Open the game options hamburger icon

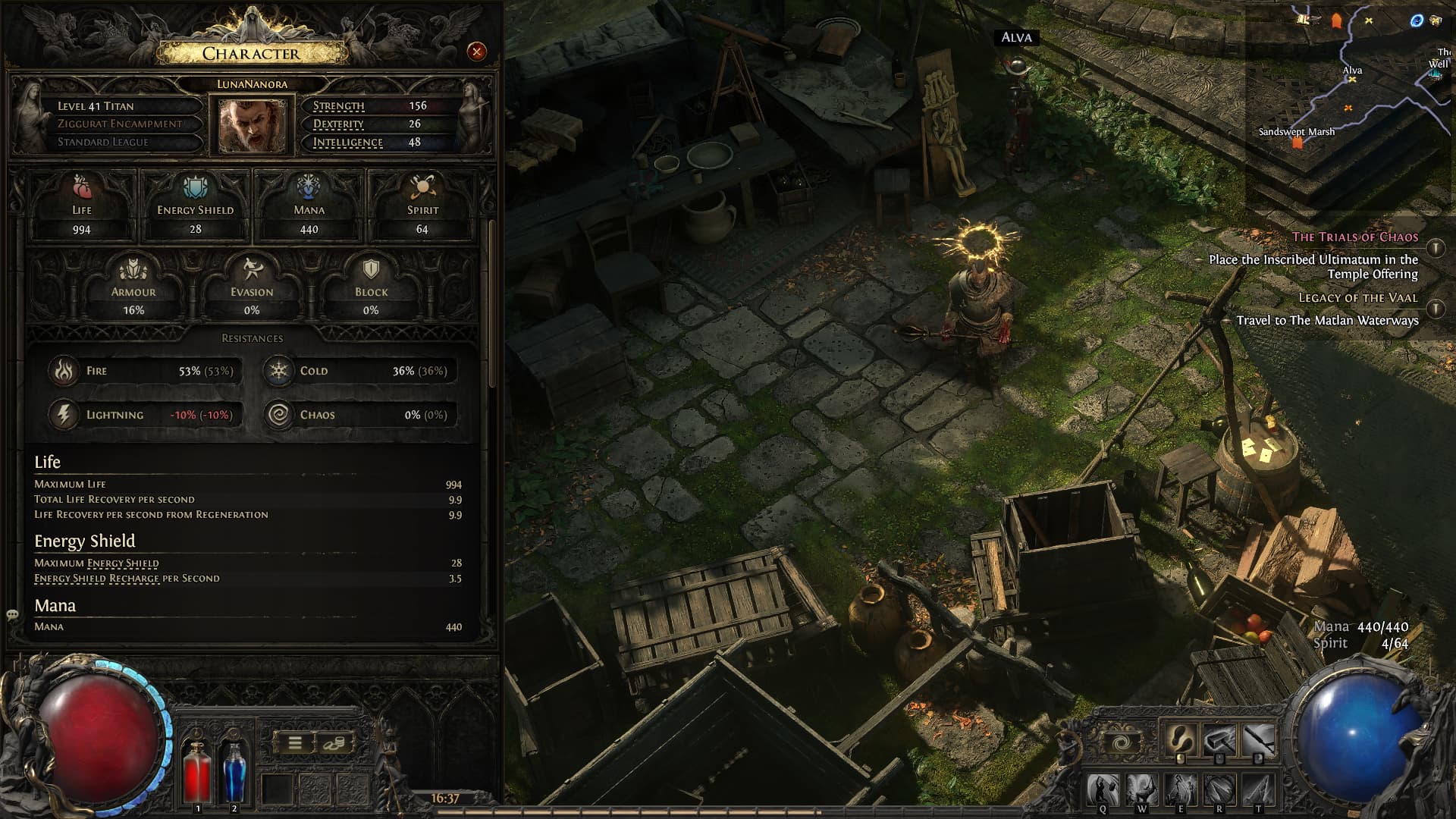pos(296,742)
